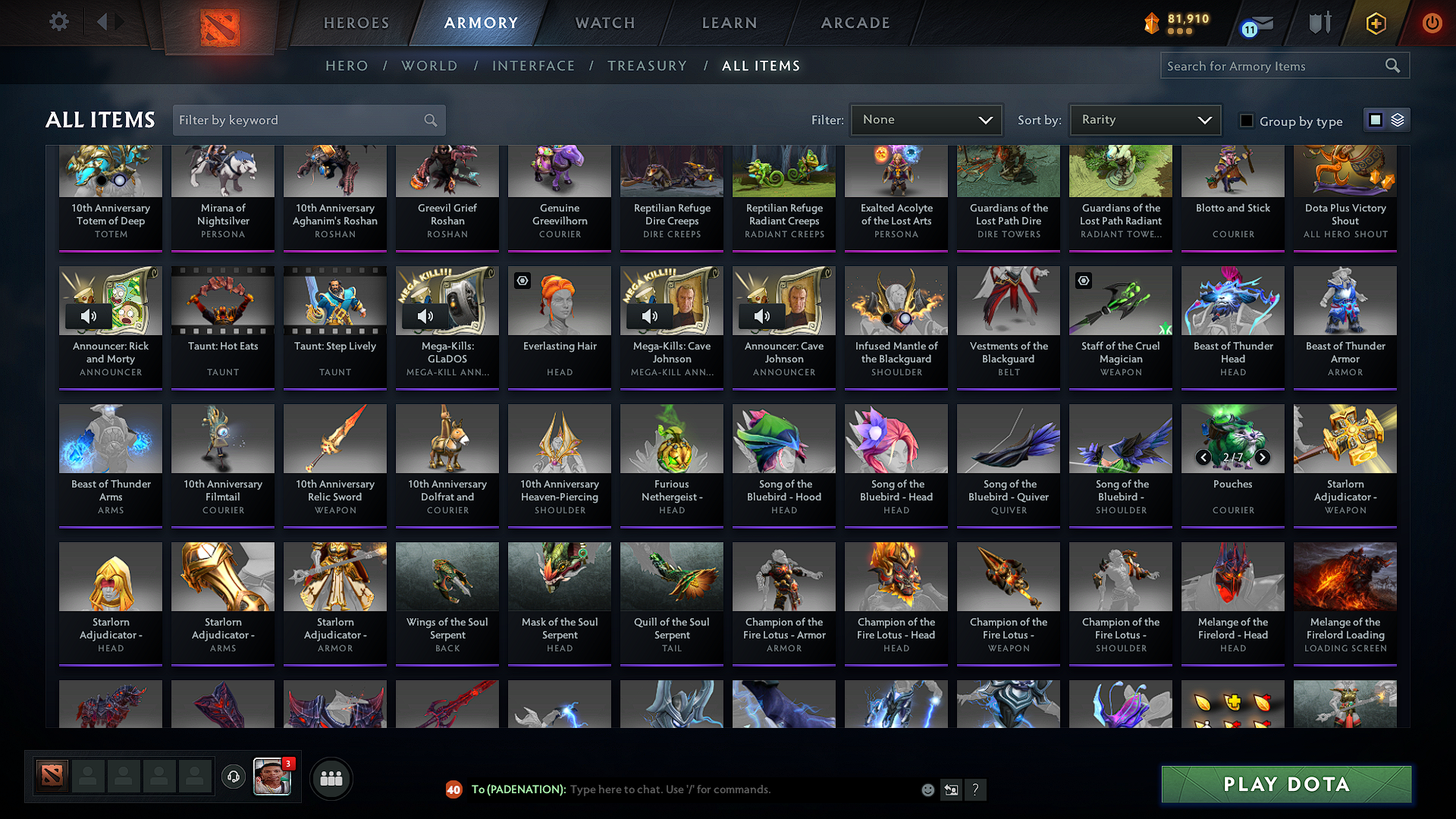Click the emoji icon in the chat bar

tap(927, 789)
